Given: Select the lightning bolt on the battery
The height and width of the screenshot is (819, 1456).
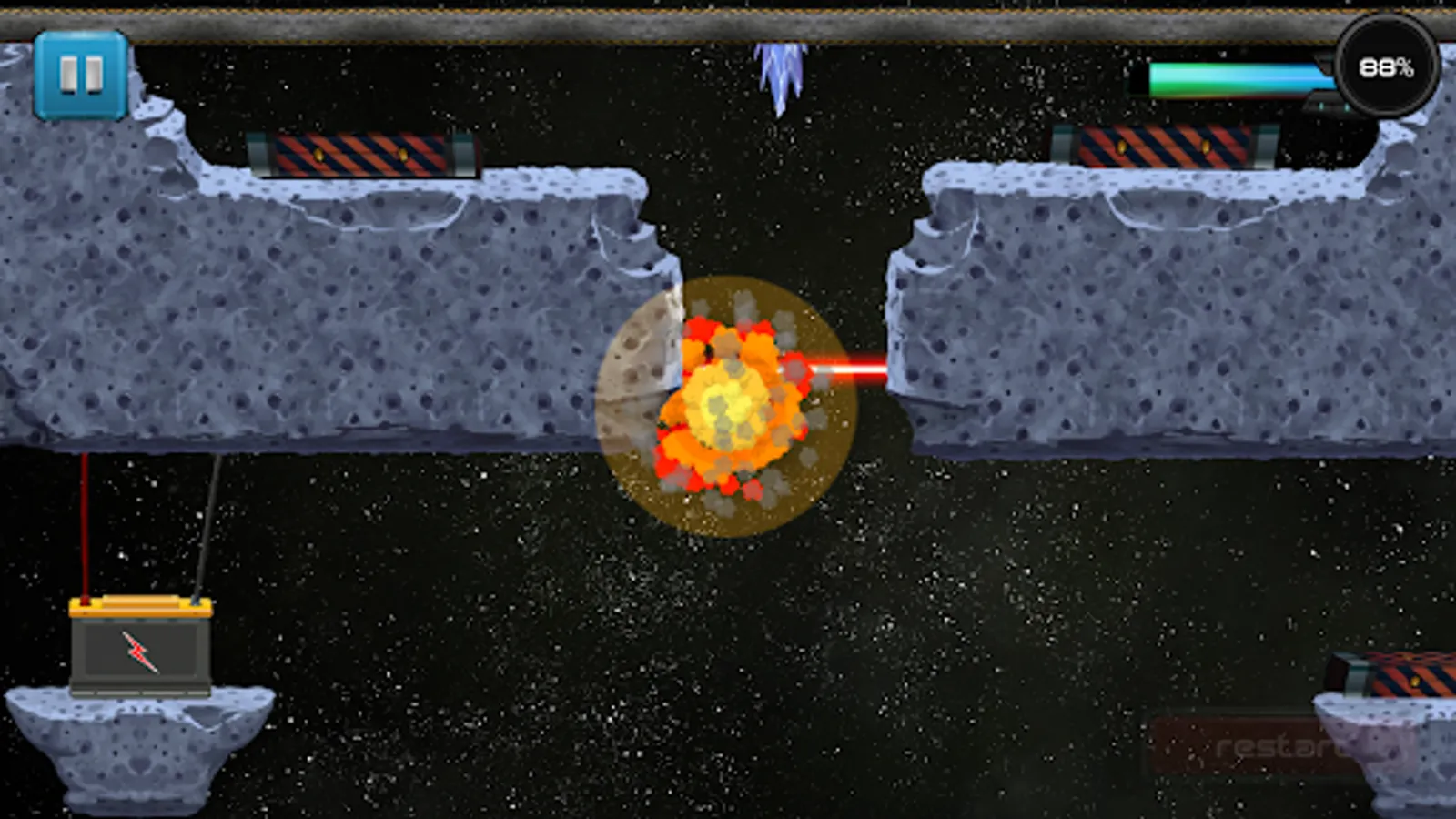Looking at the screenshot, I should pos(138,652).
